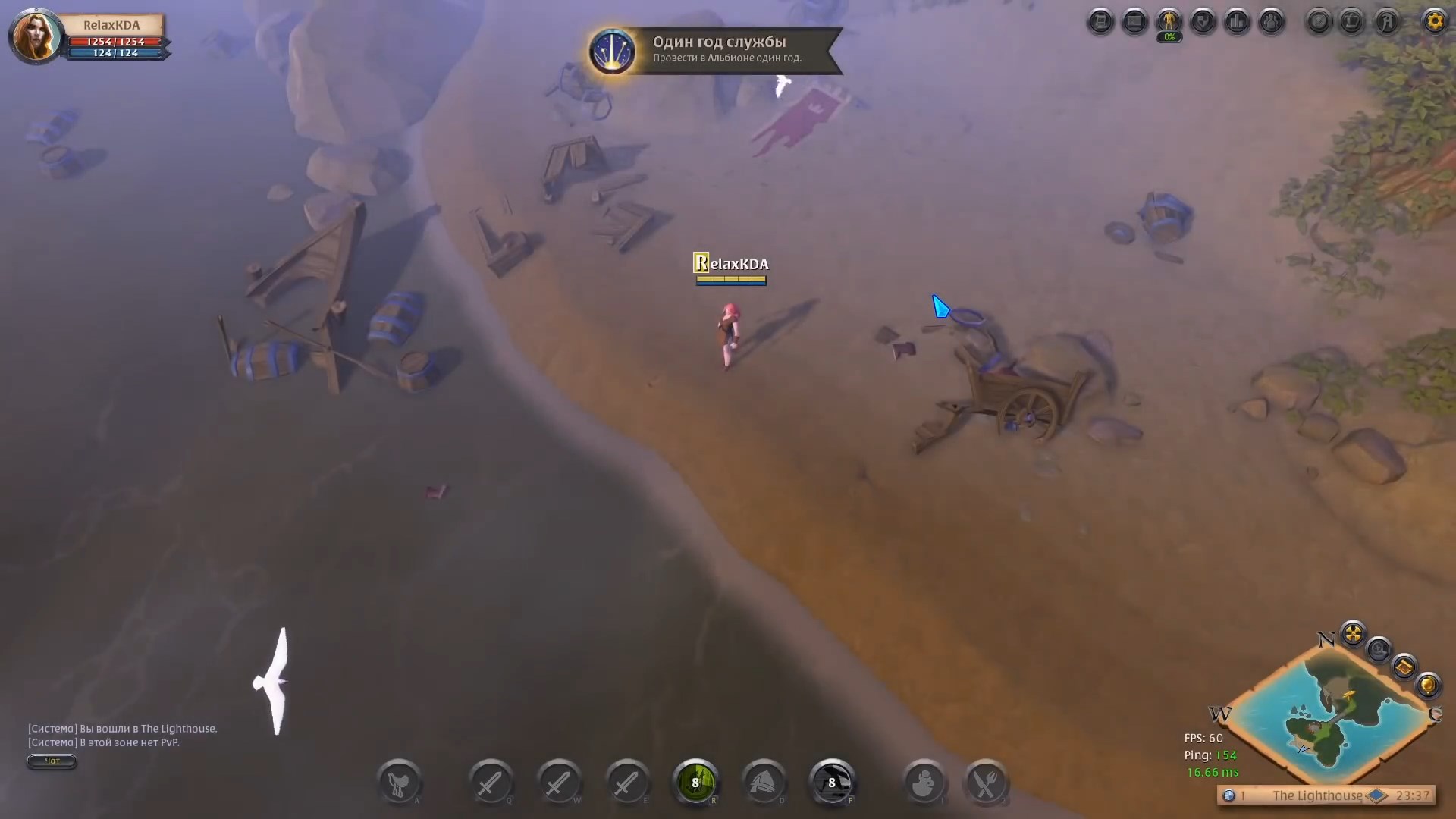Viewport: 1456px width, 819px height.
Task: Click The Lighthouse zone name bar
Action: tap(1317, 796)
